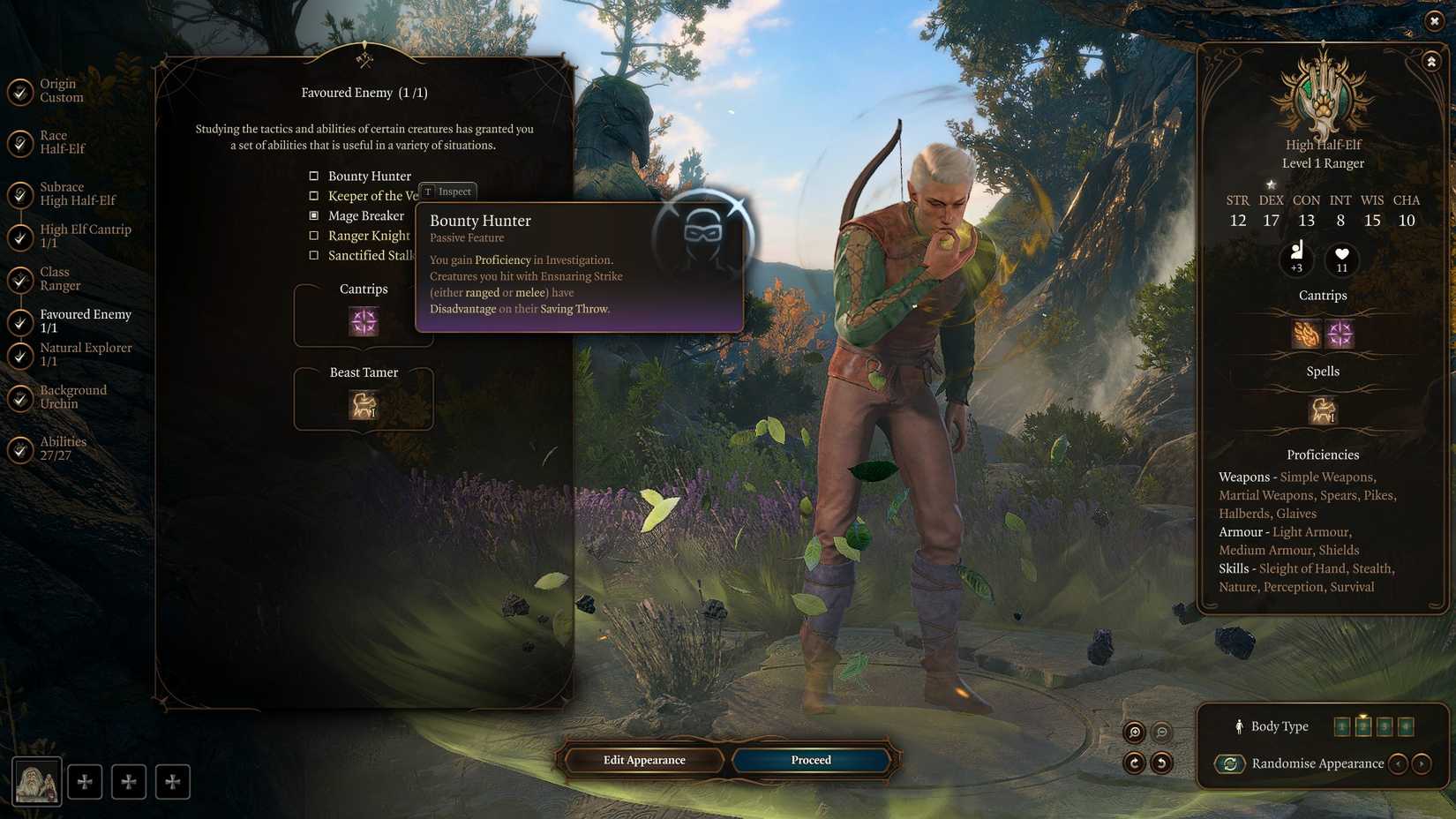Screen dimensions: 1456x819
Task: Click the left arrow beside Randomise Appearance
Action: [1399, 763]
